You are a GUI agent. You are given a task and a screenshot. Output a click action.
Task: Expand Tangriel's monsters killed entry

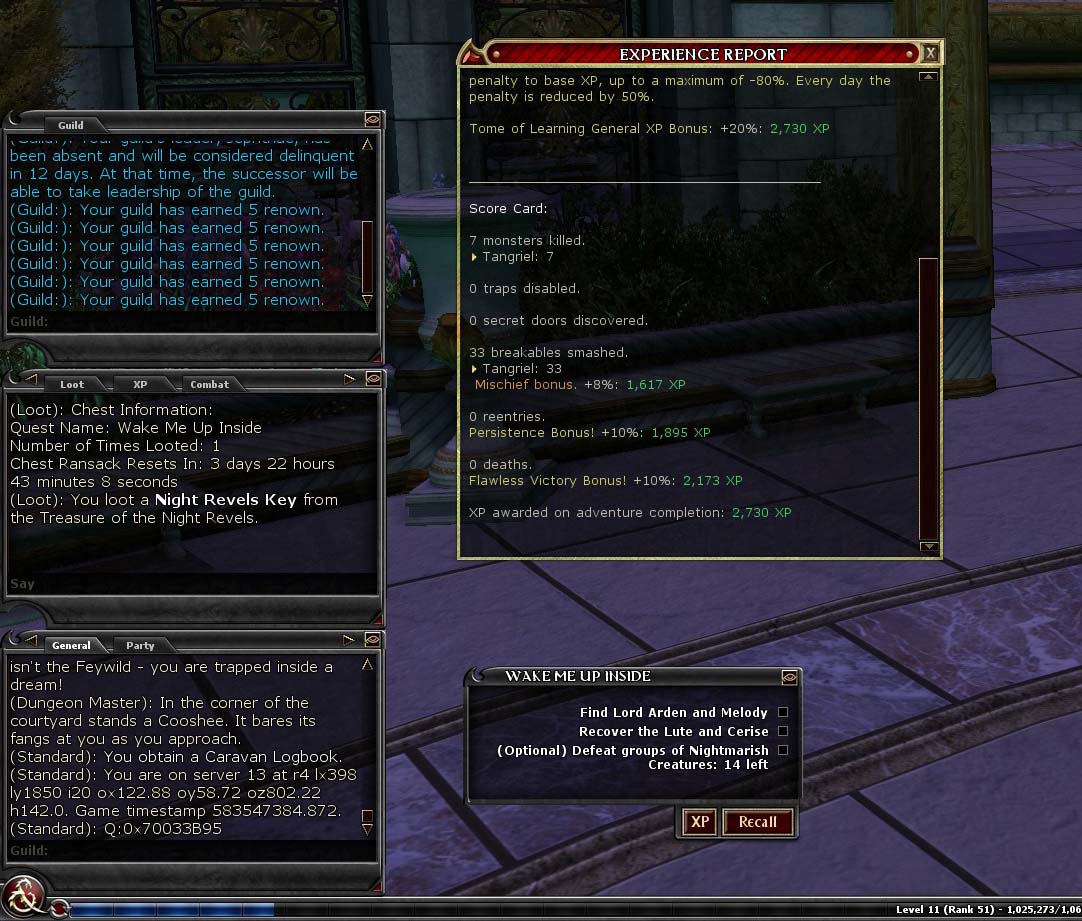coord(474,257)
